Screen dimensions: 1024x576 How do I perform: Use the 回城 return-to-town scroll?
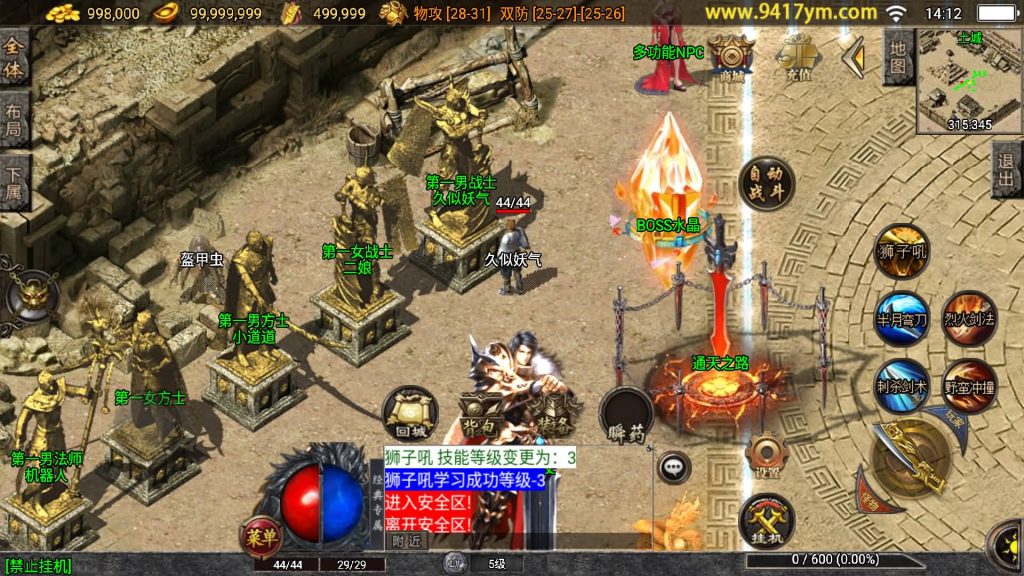[410, 415]
